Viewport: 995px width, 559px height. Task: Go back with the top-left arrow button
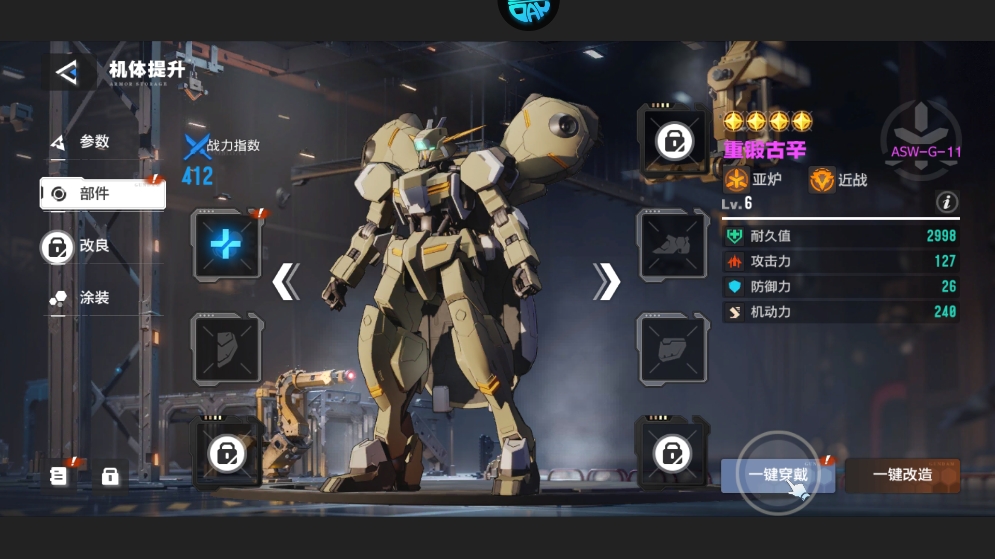(x=67, y=72)
